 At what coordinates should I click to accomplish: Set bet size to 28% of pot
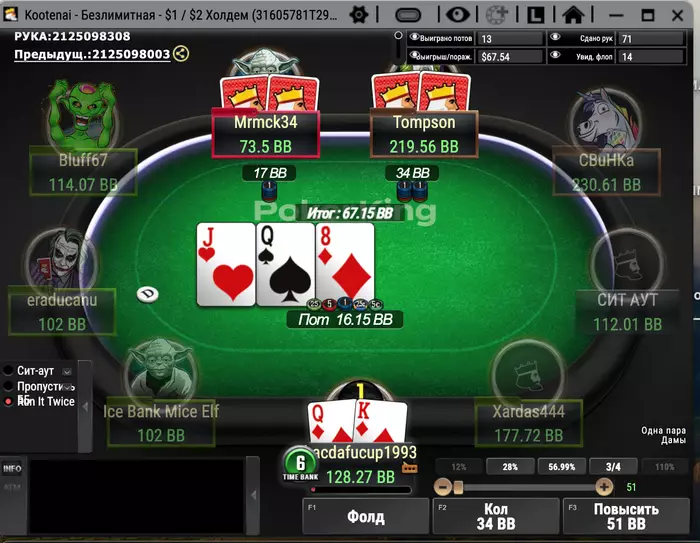(x=509, y=467)
